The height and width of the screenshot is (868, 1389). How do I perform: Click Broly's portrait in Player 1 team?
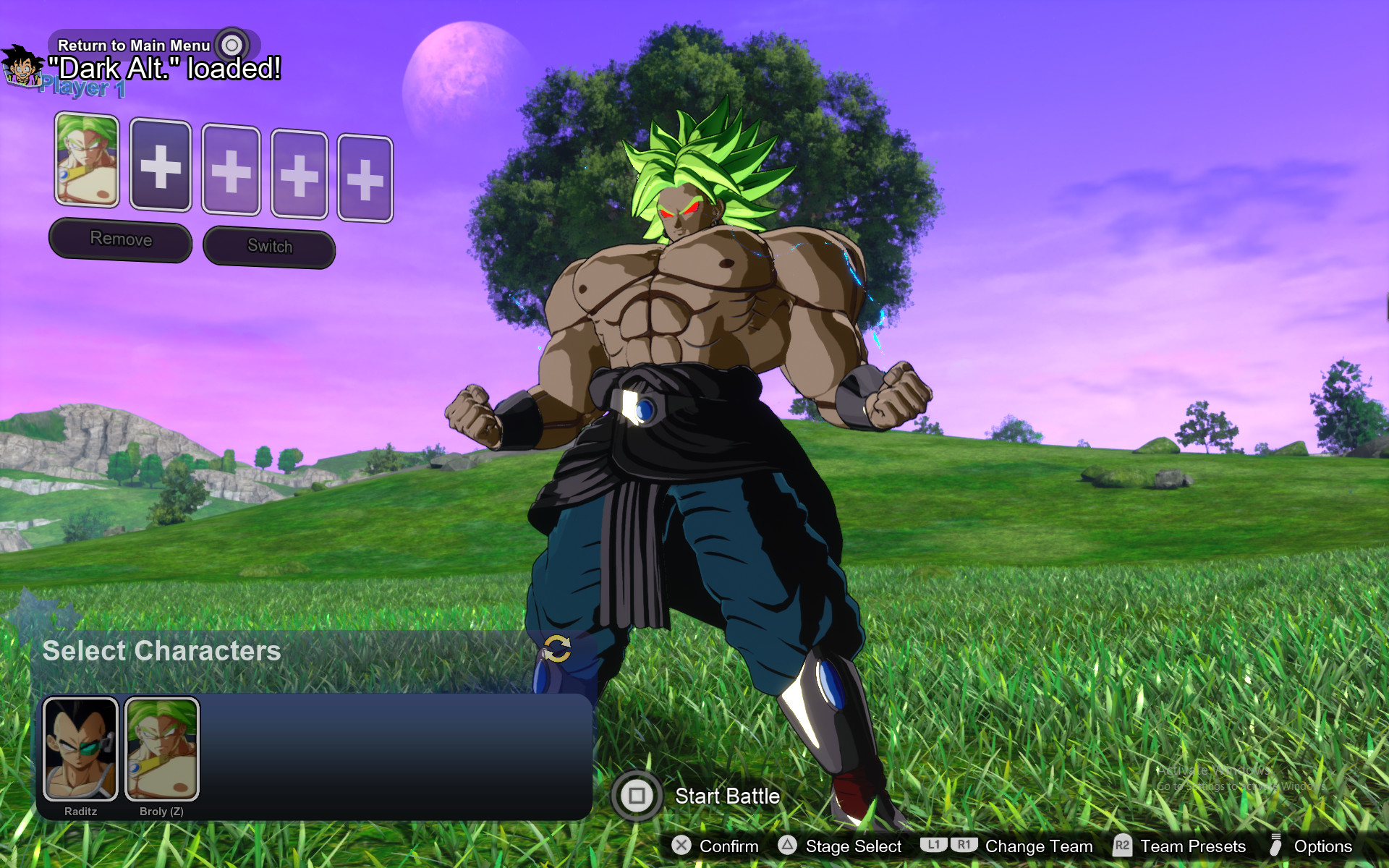[x=87, y=166]
